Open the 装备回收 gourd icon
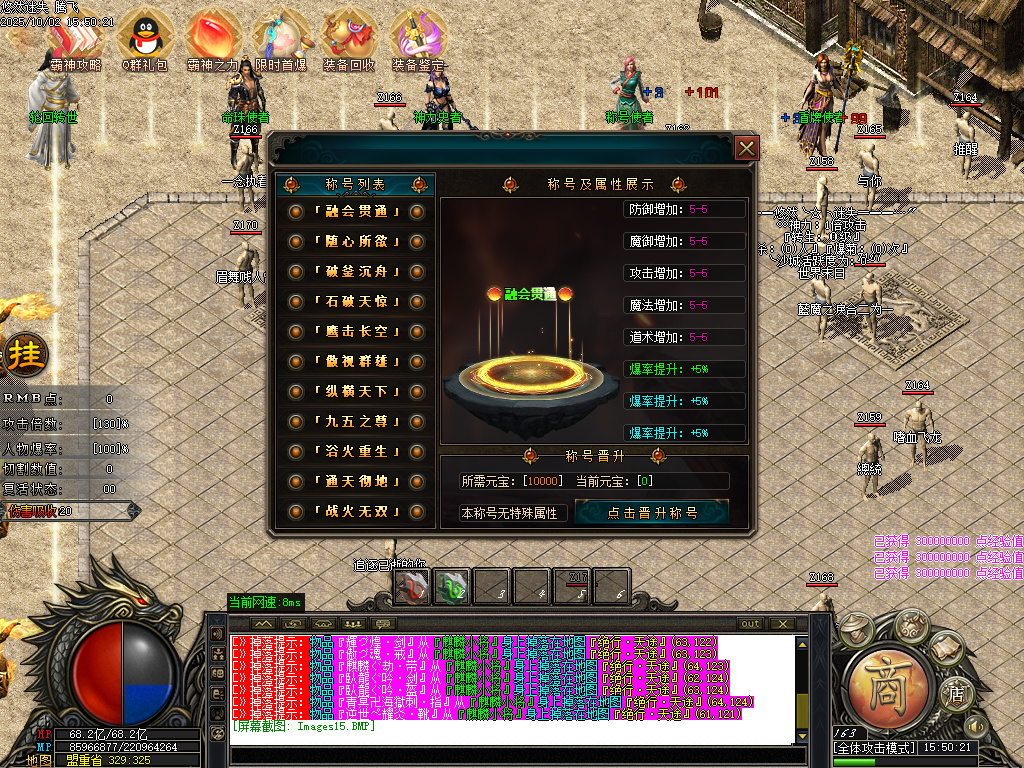Screen dimensions: 1024x768 pos(349,37)
